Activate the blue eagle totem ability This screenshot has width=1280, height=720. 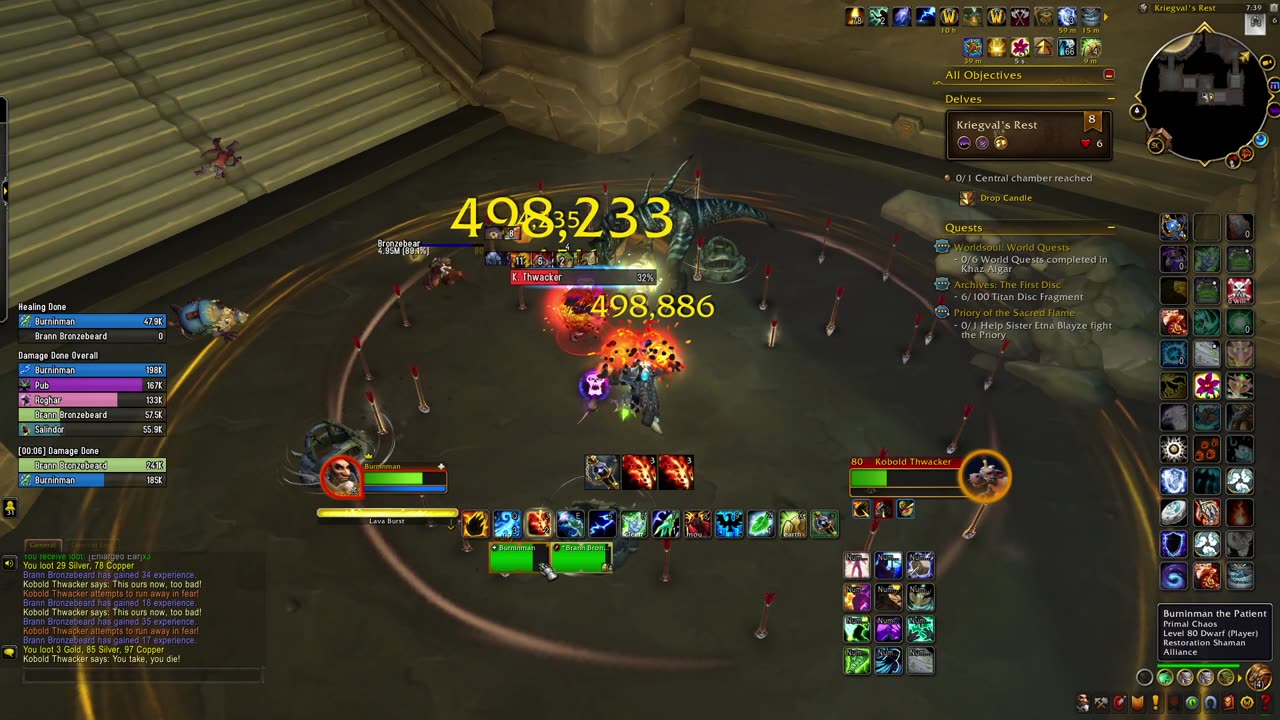pos(729,524)
